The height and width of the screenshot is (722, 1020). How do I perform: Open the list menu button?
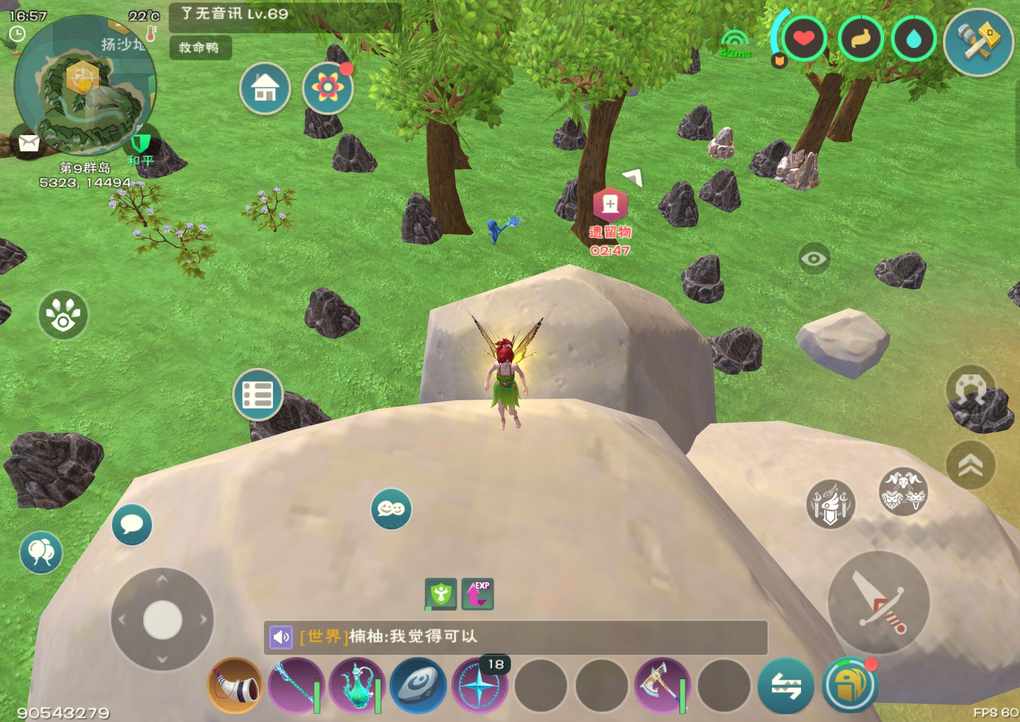258,395
